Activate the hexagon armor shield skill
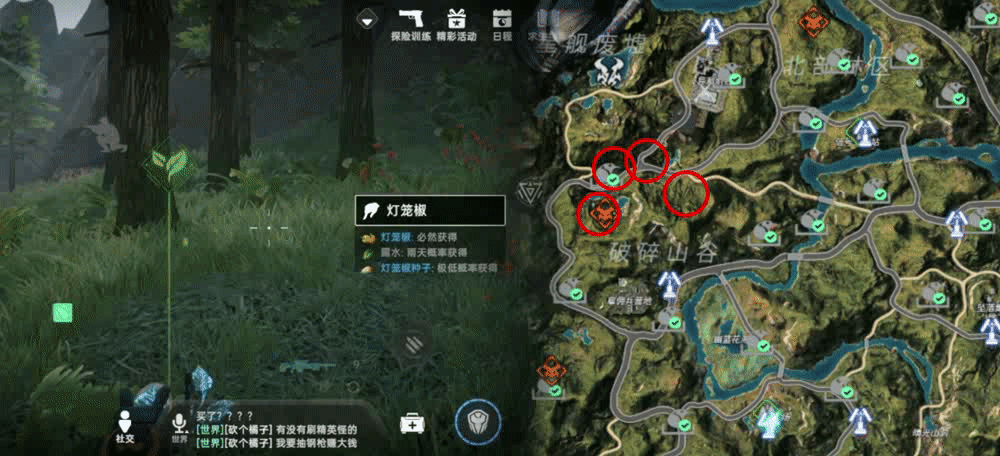 pos(477,421)
